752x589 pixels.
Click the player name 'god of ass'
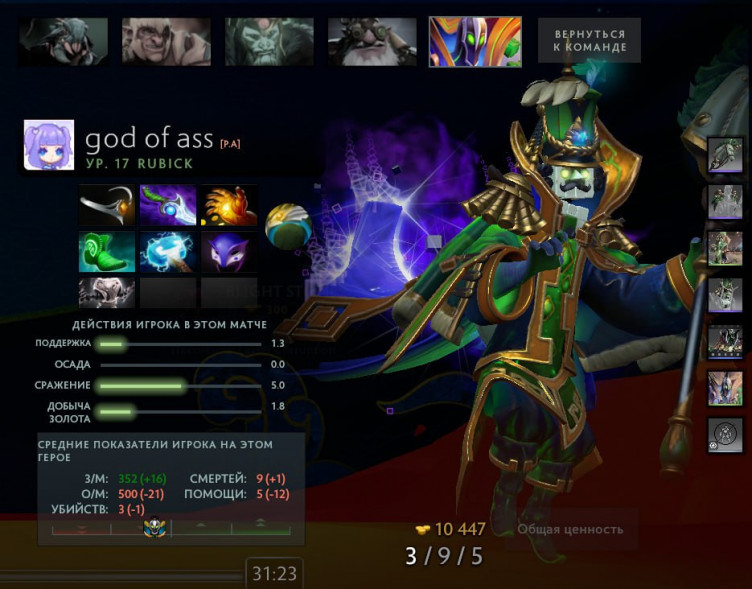[148, 140]
